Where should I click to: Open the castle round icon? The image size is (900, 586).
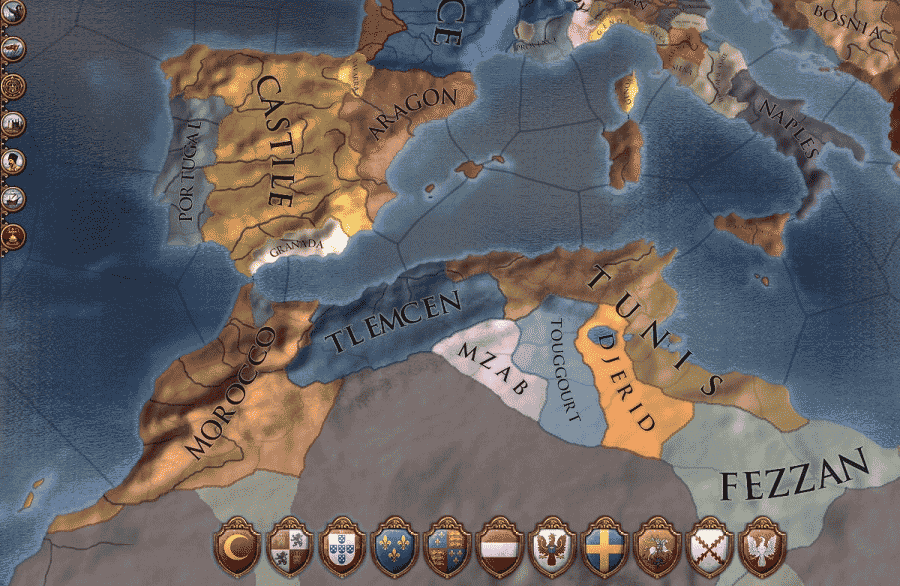(x=13, y=123)
